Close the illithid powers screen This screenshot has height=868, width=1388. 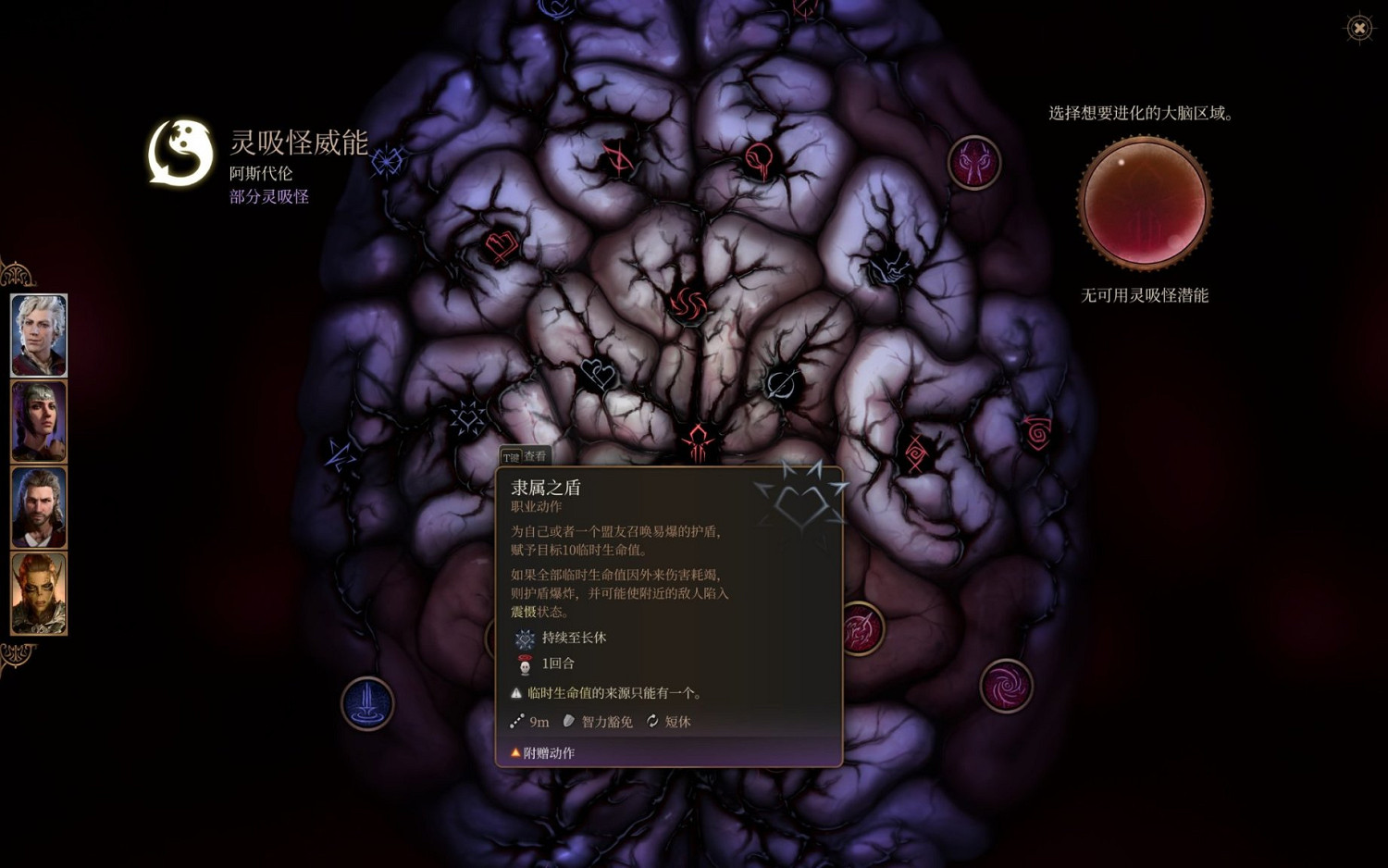point(1358,28)
